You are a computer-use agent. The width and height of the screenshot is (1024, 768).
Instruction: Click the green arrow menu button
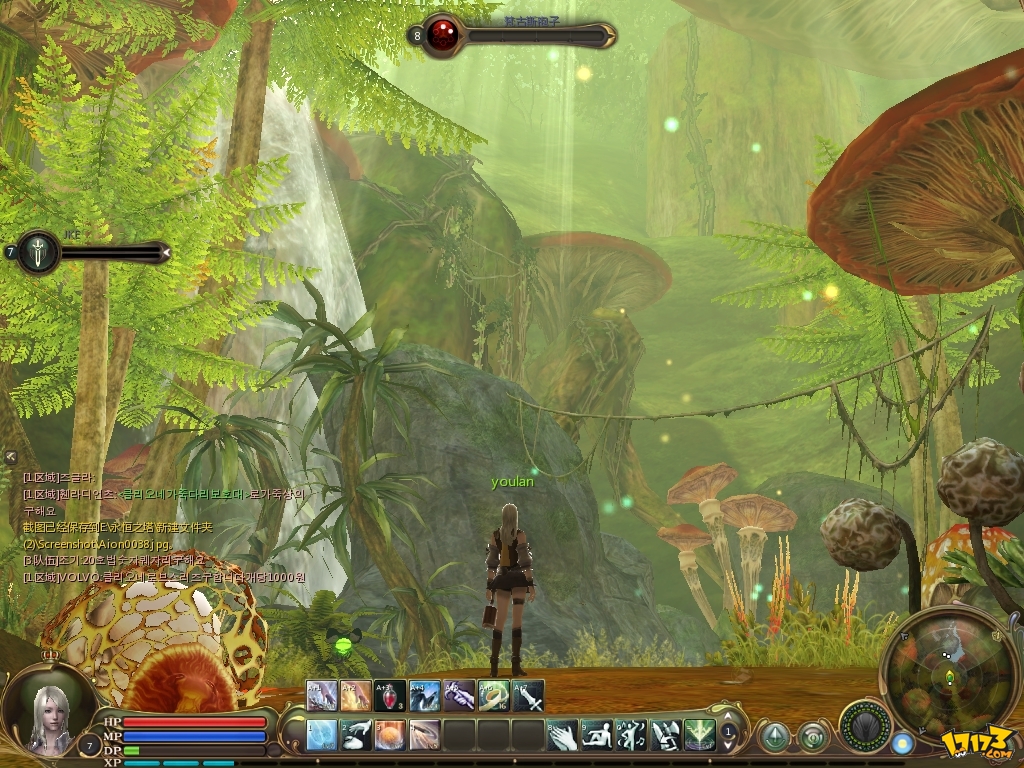coord(773,738)
